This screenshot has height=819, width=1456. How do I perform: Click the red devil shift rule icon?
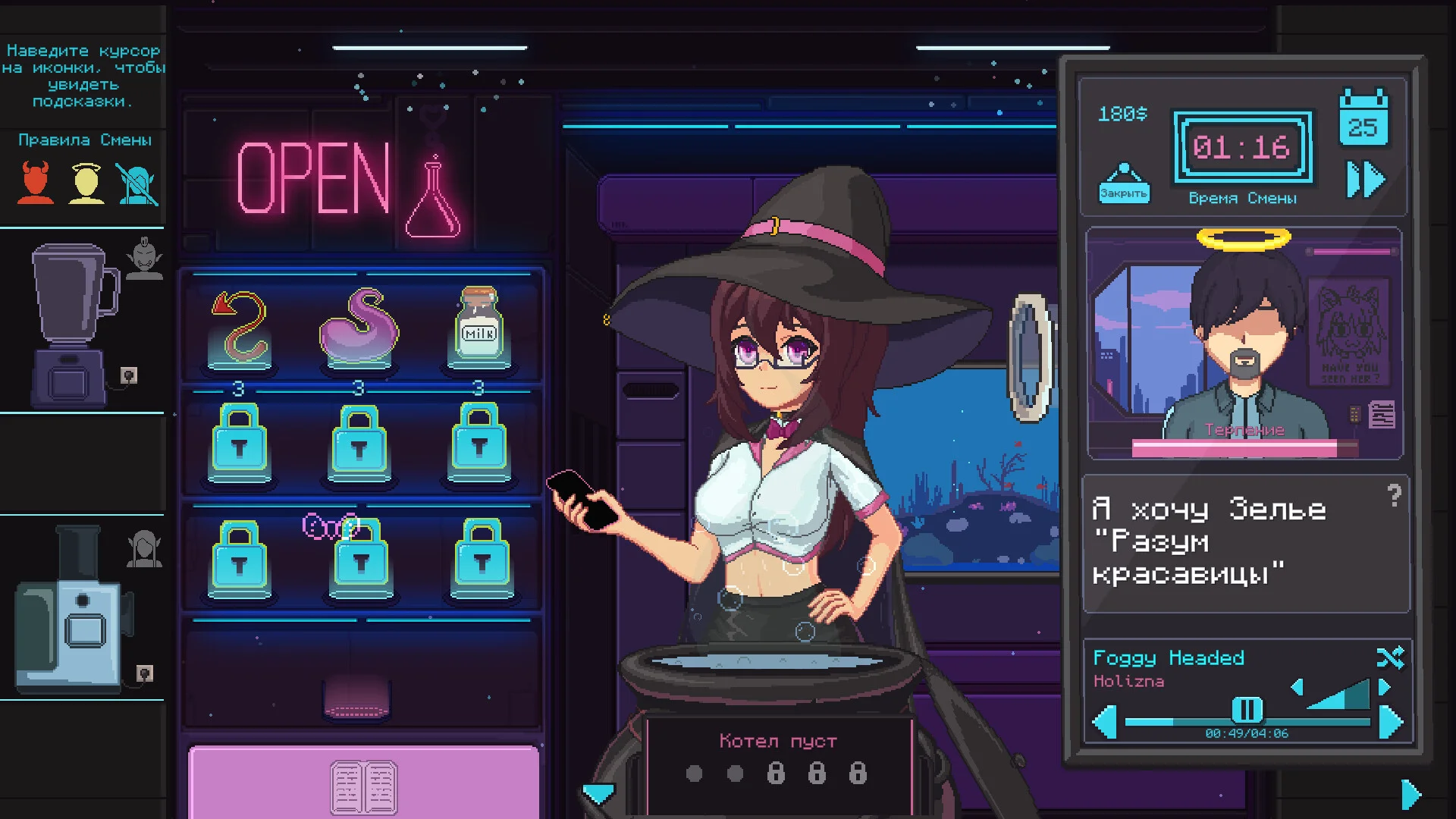35,183
